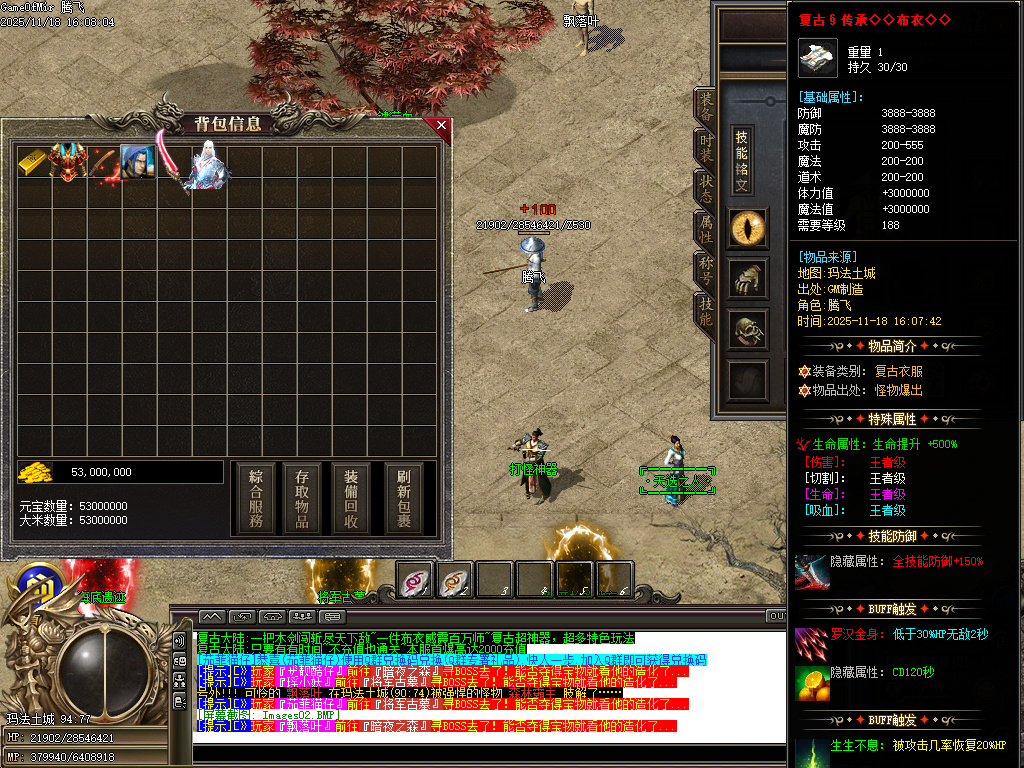Switch to the 称号 title tab
The width and height of the screenshot is (1024, 768).
point(706,270)
